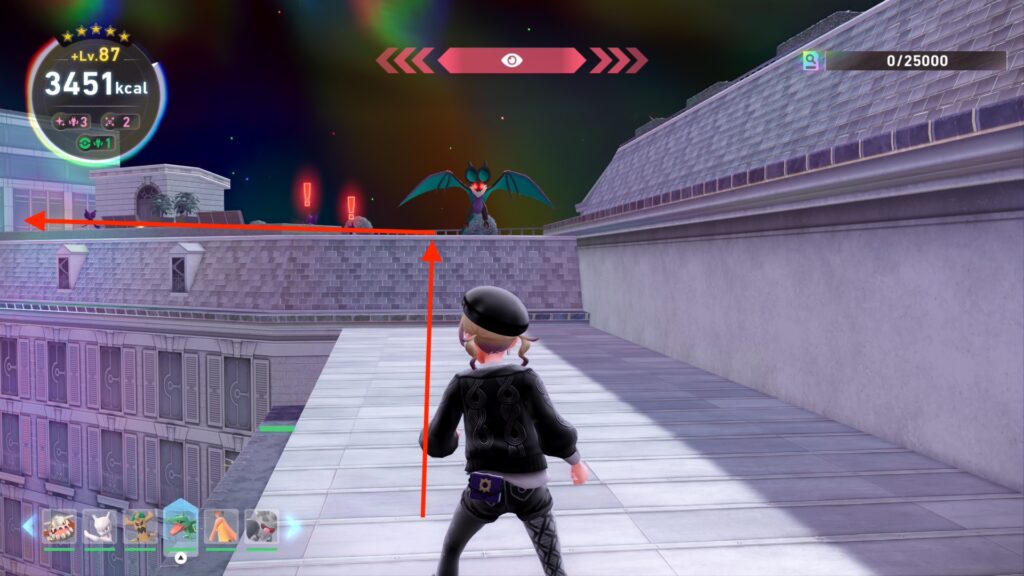
Task: Choose the cream and red toothed Pokémon slot
Action: coord(58,526)
